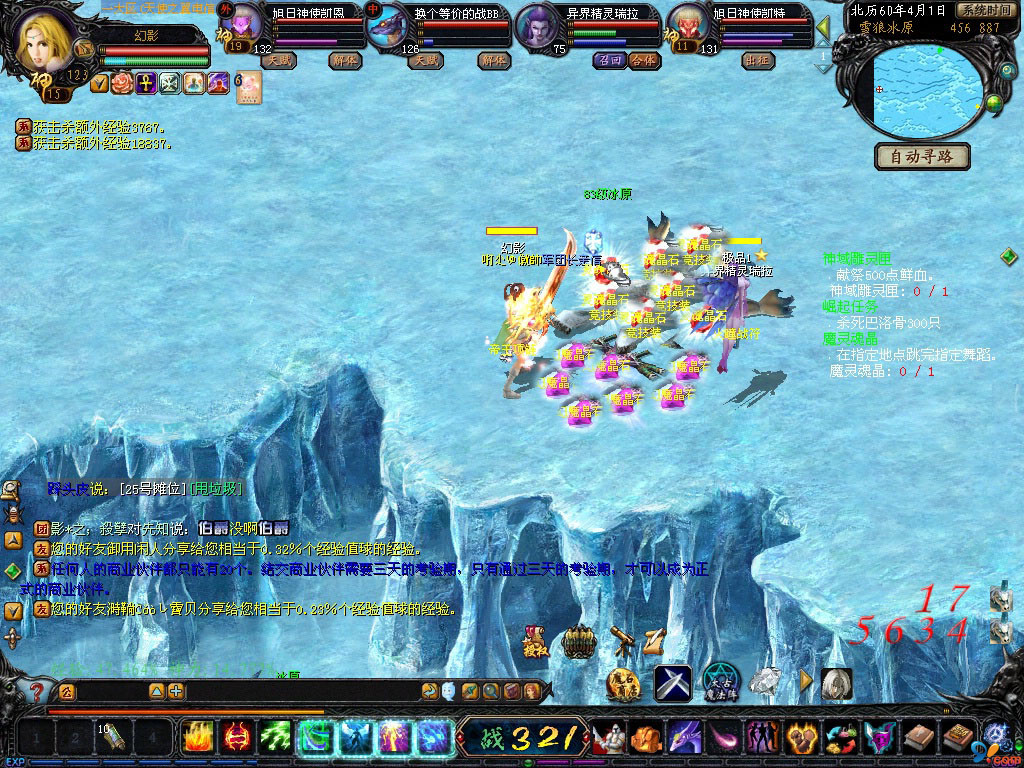Click the crossed swords attack icon
The width and height of the screenshot is (1024, 768).
(673, 683)
